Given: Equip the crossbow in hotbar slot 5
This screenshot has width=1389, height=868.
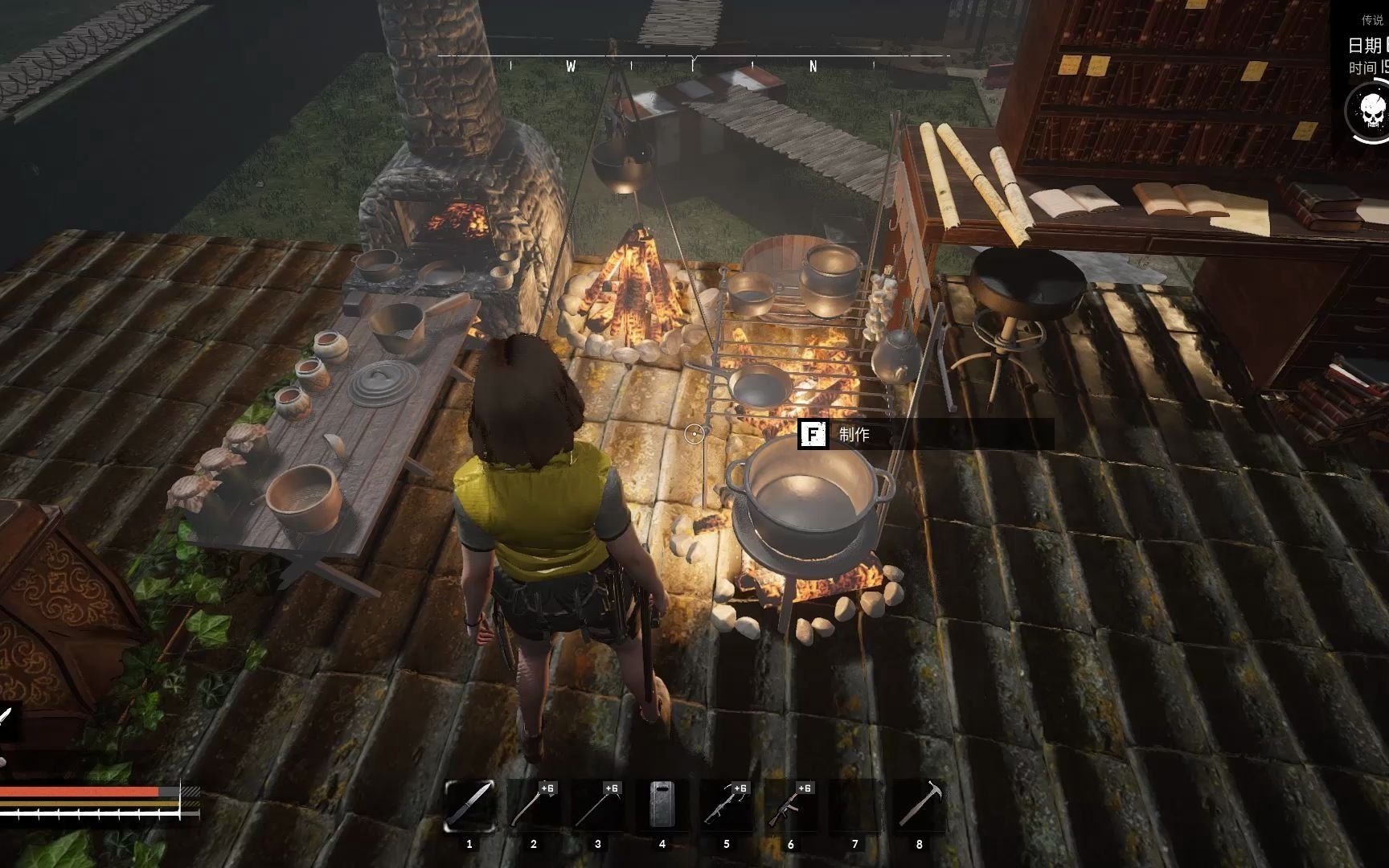Looking at the screenshot, I should (x=727, y=805).
